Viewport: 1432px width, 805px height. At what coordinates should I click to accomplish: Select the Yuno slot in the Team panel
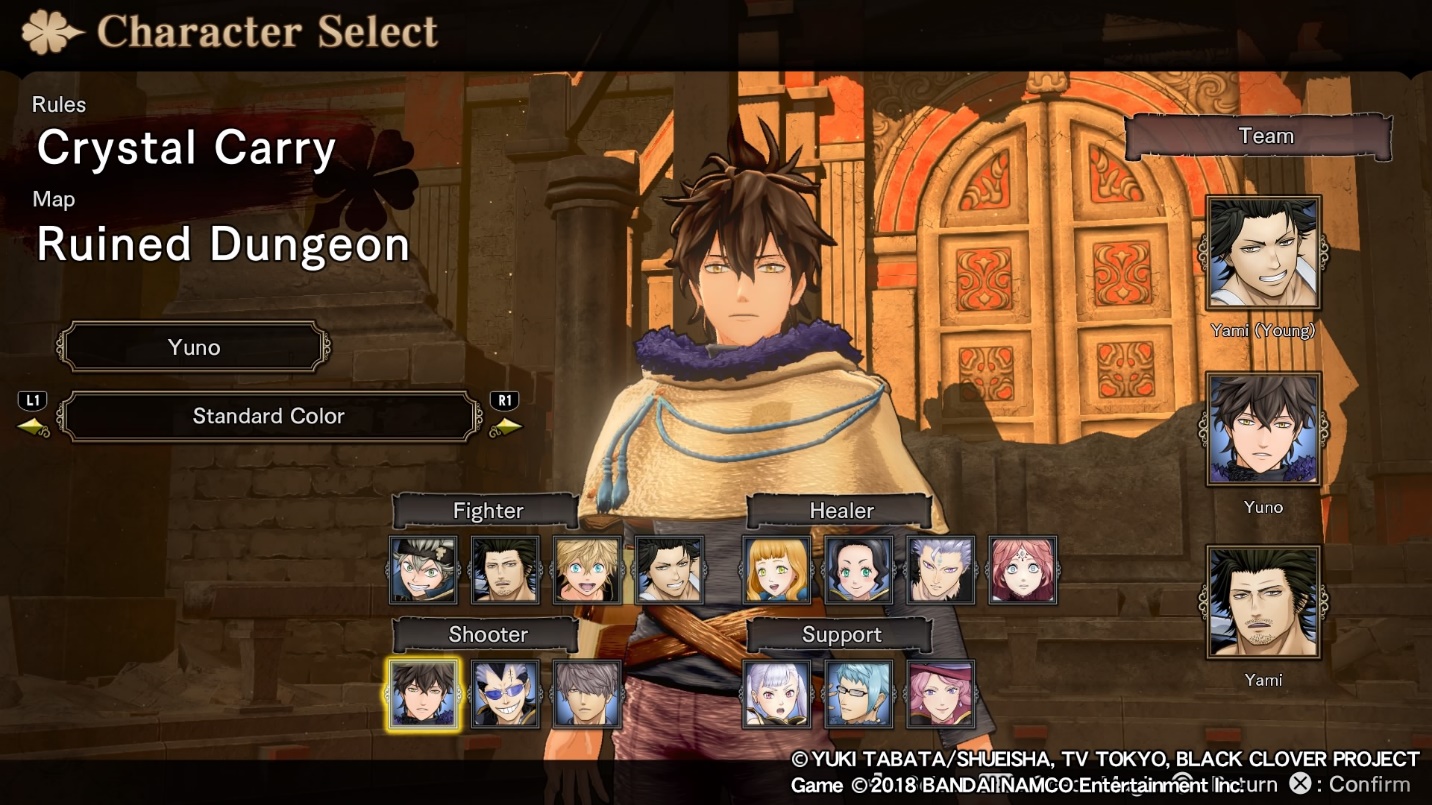pyautogui.click(x=1264, y=428)
